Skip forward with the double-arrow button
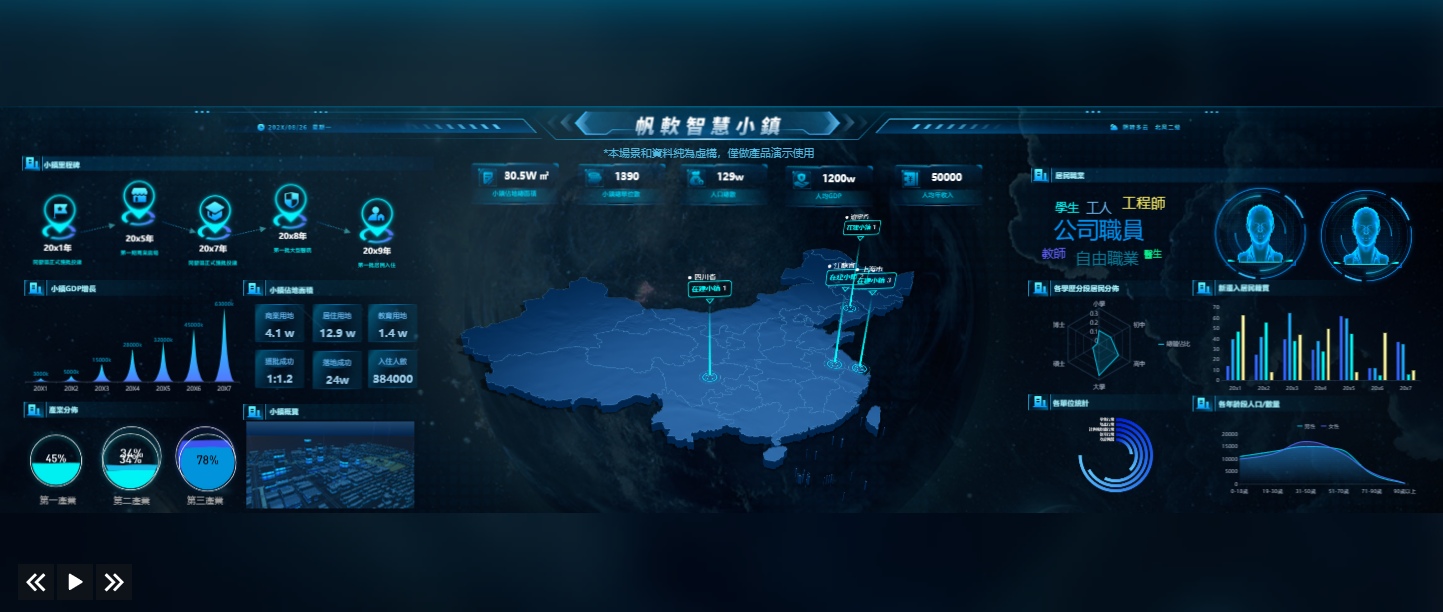This screenshot has height=612, width=1443. pyautogui.click(x=114, y=582)
